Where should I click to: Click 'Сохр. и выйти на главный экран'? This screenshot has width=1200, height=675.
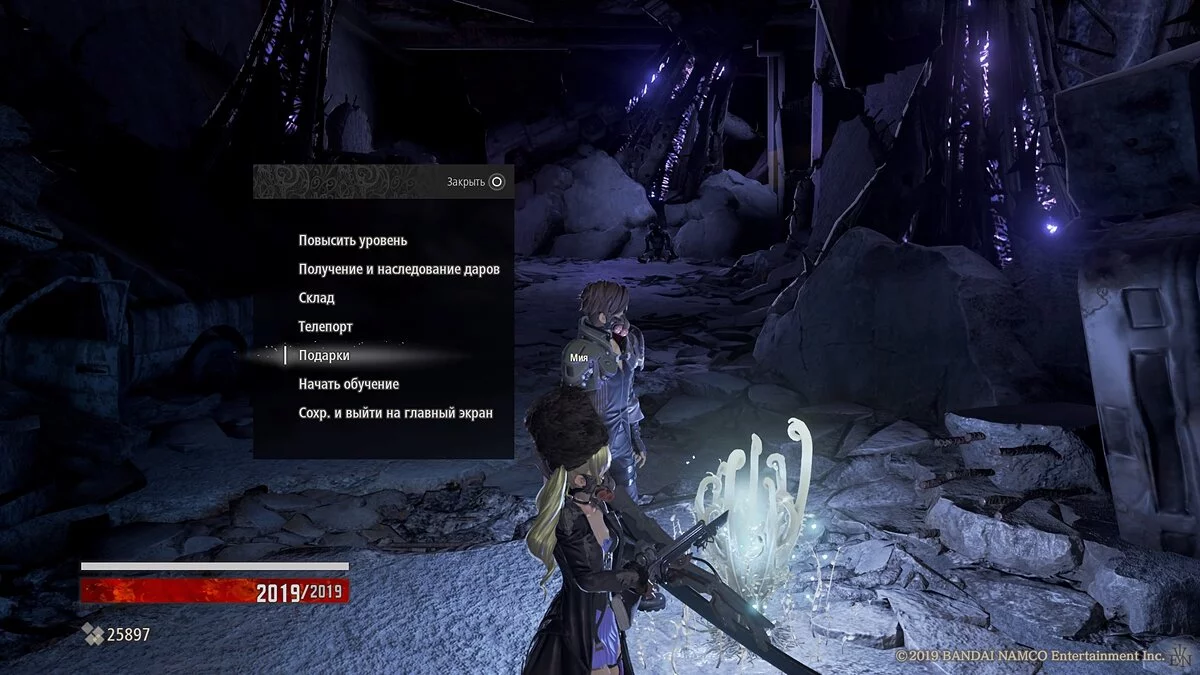pos(395,413)
